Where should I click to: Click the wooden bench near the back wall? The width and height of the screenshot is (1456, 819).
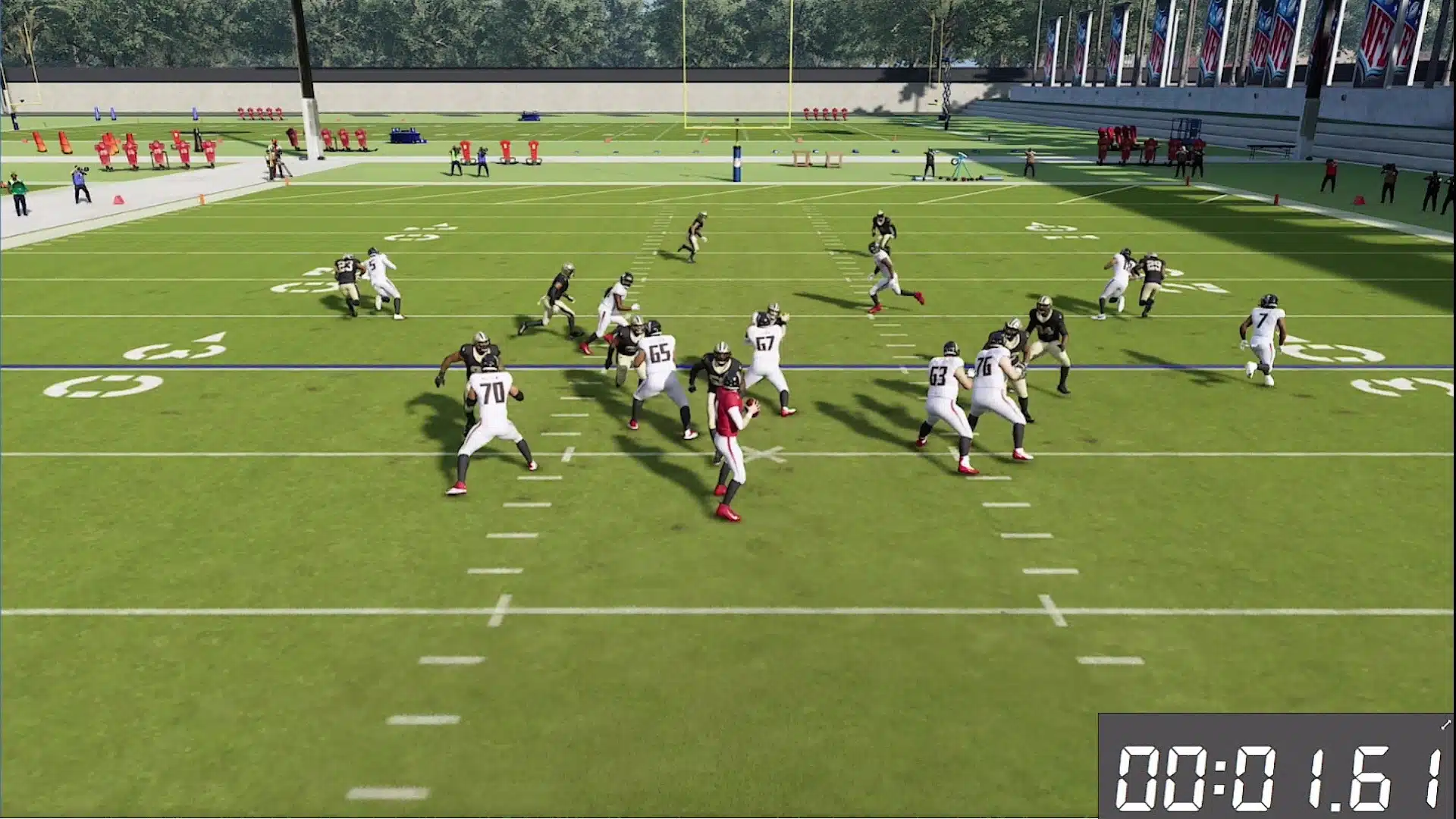(802, 158)
